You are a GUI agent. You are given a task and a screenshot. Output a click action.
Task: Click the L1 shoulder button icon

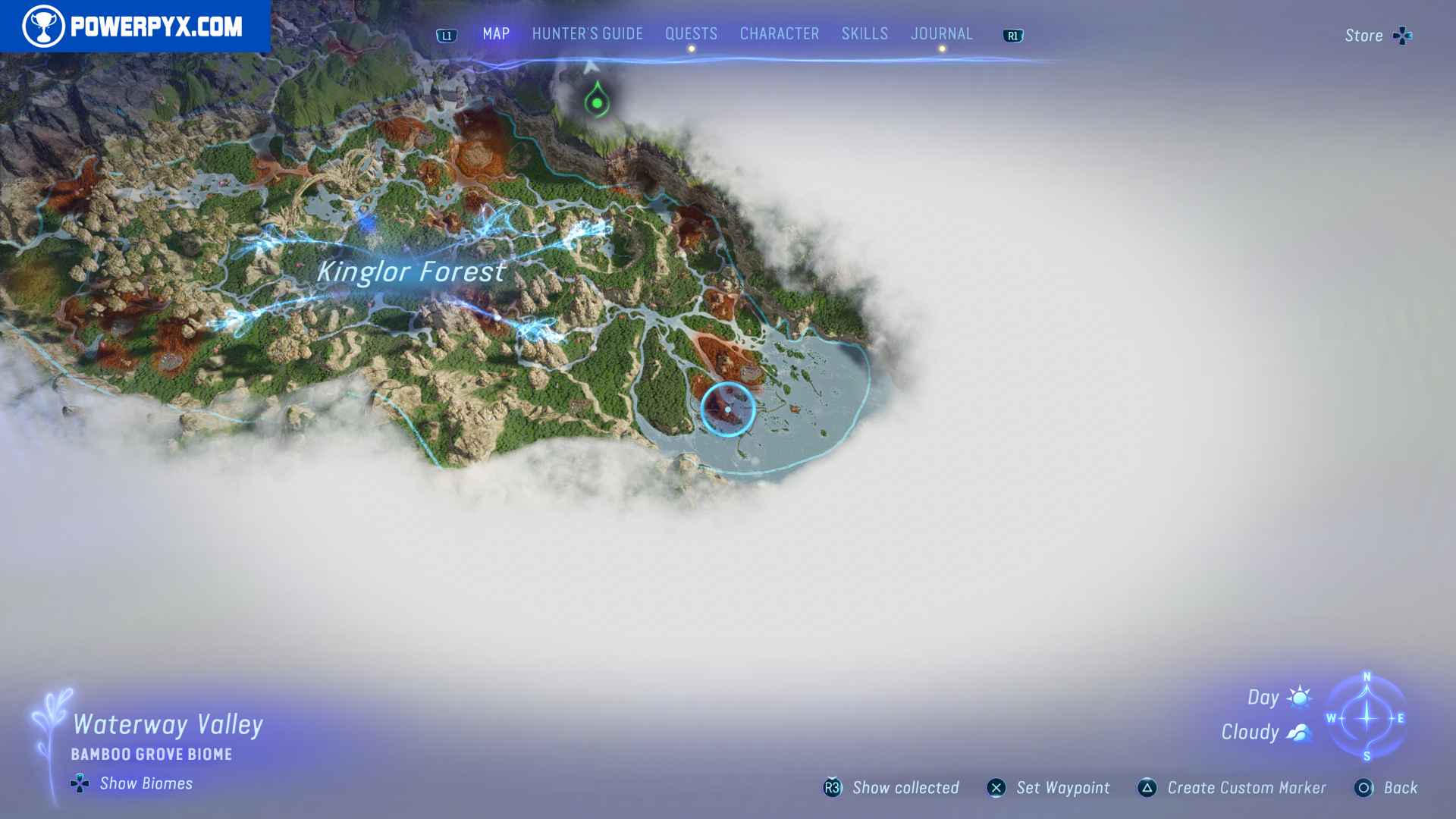click(x=446, y=34)
